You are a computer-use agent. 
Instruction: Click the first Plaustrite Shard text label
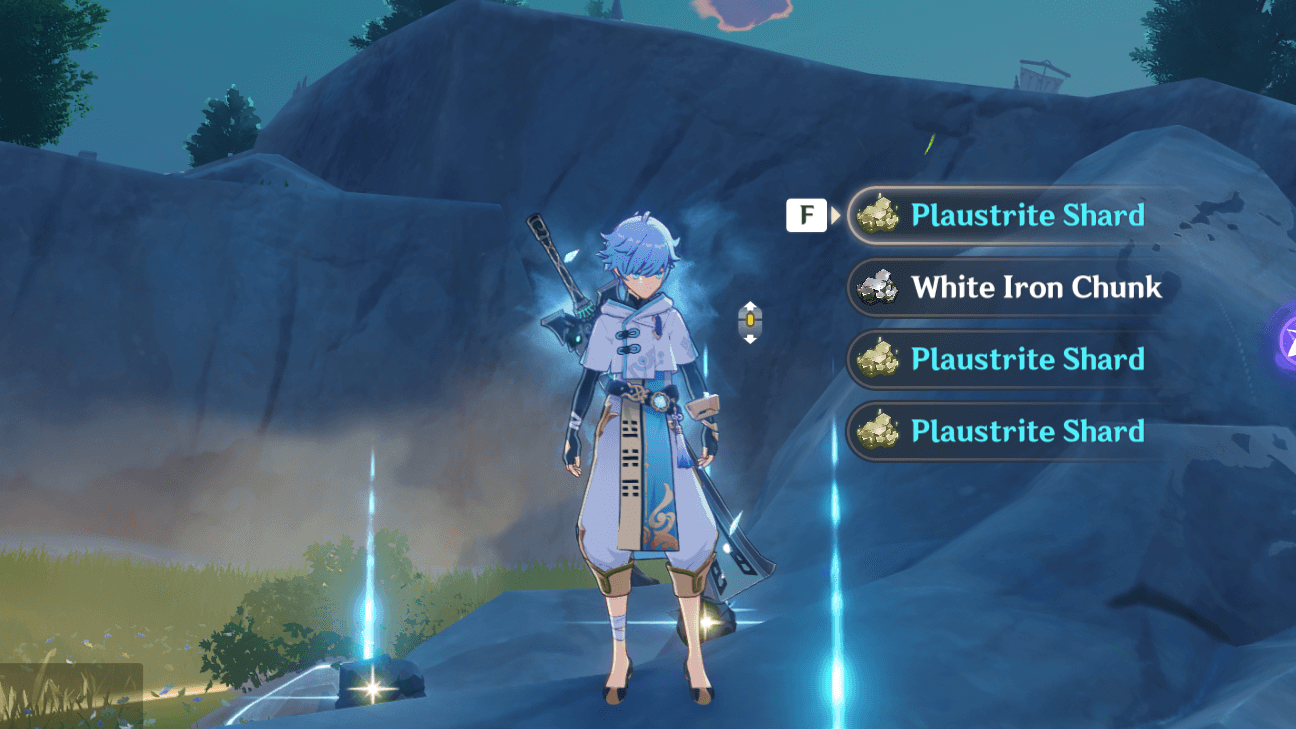click(1028, 215)
